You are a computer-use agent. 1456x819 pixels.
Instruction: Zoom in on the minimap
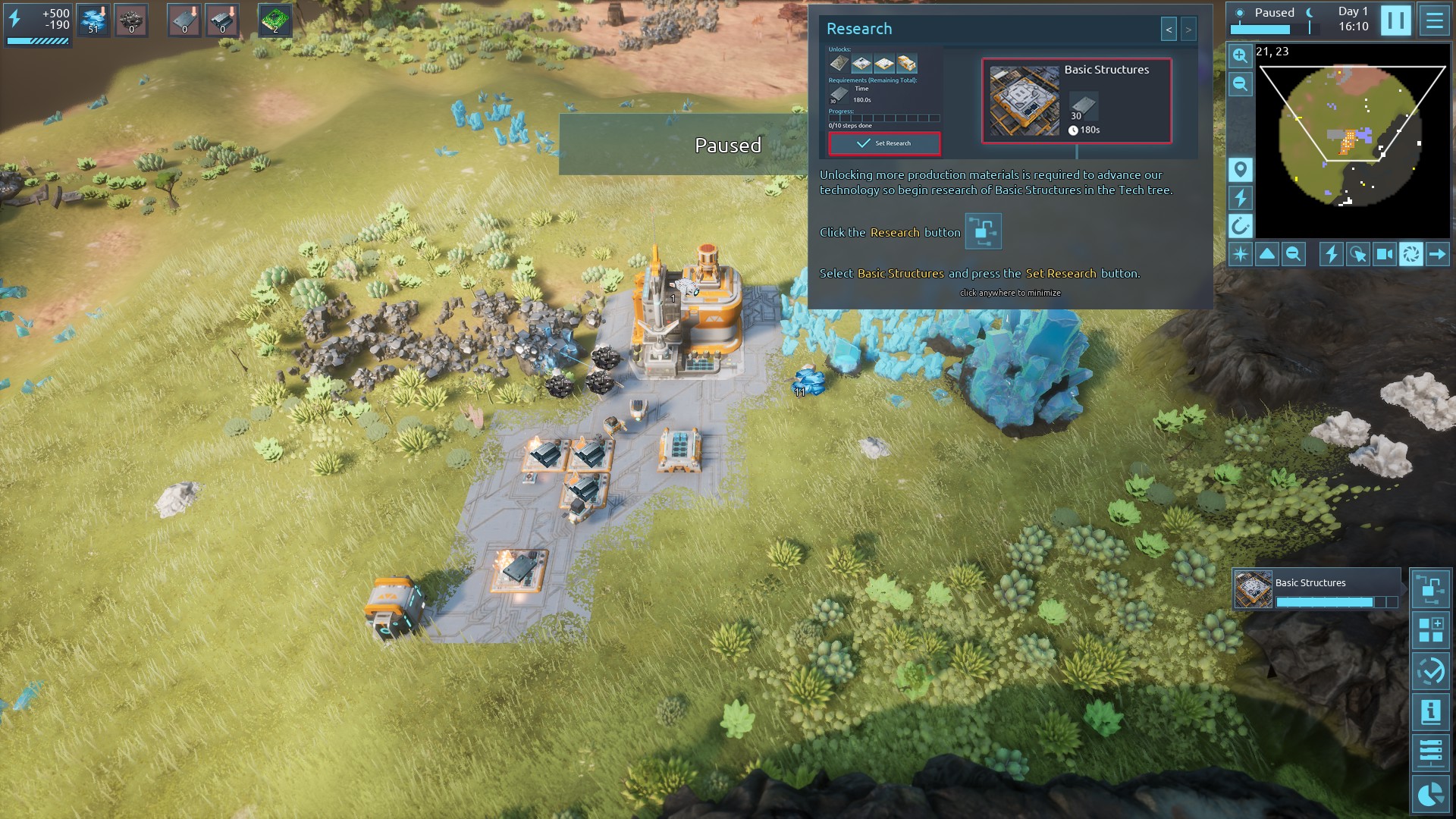1240,55
